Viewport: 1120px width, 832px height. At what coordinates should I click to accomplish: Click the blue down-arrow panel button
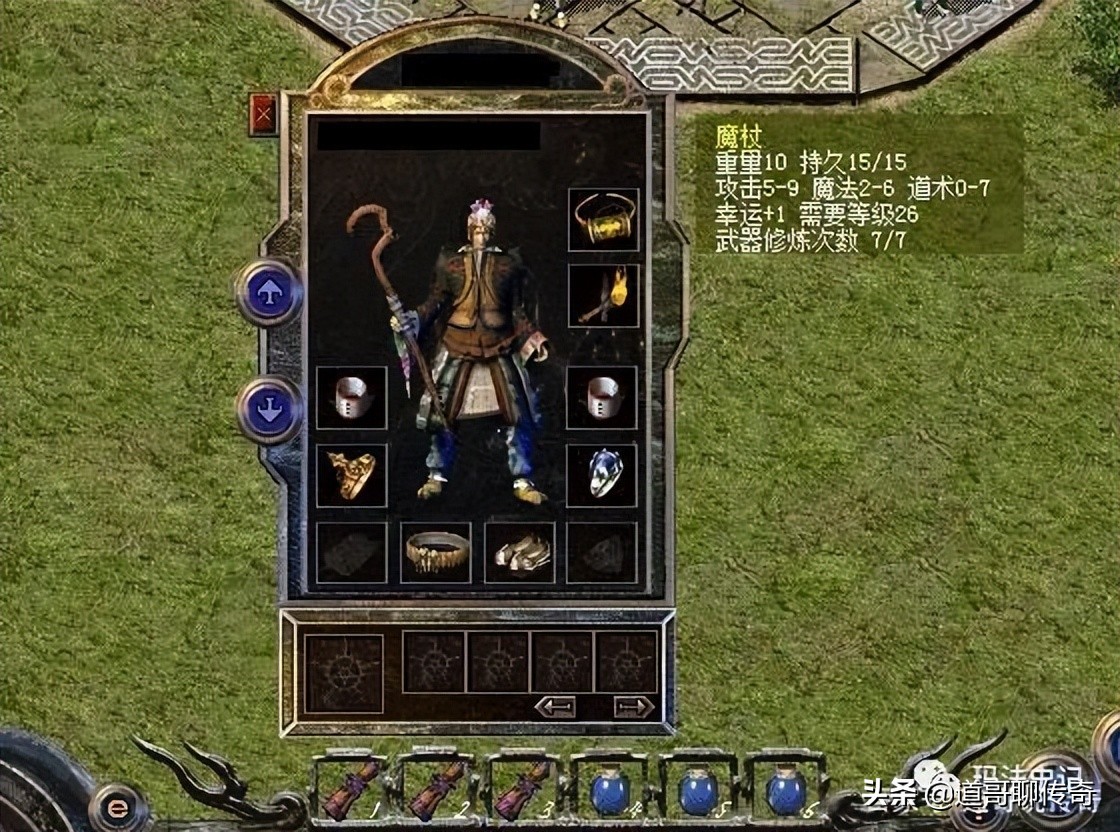pos(268,410)
